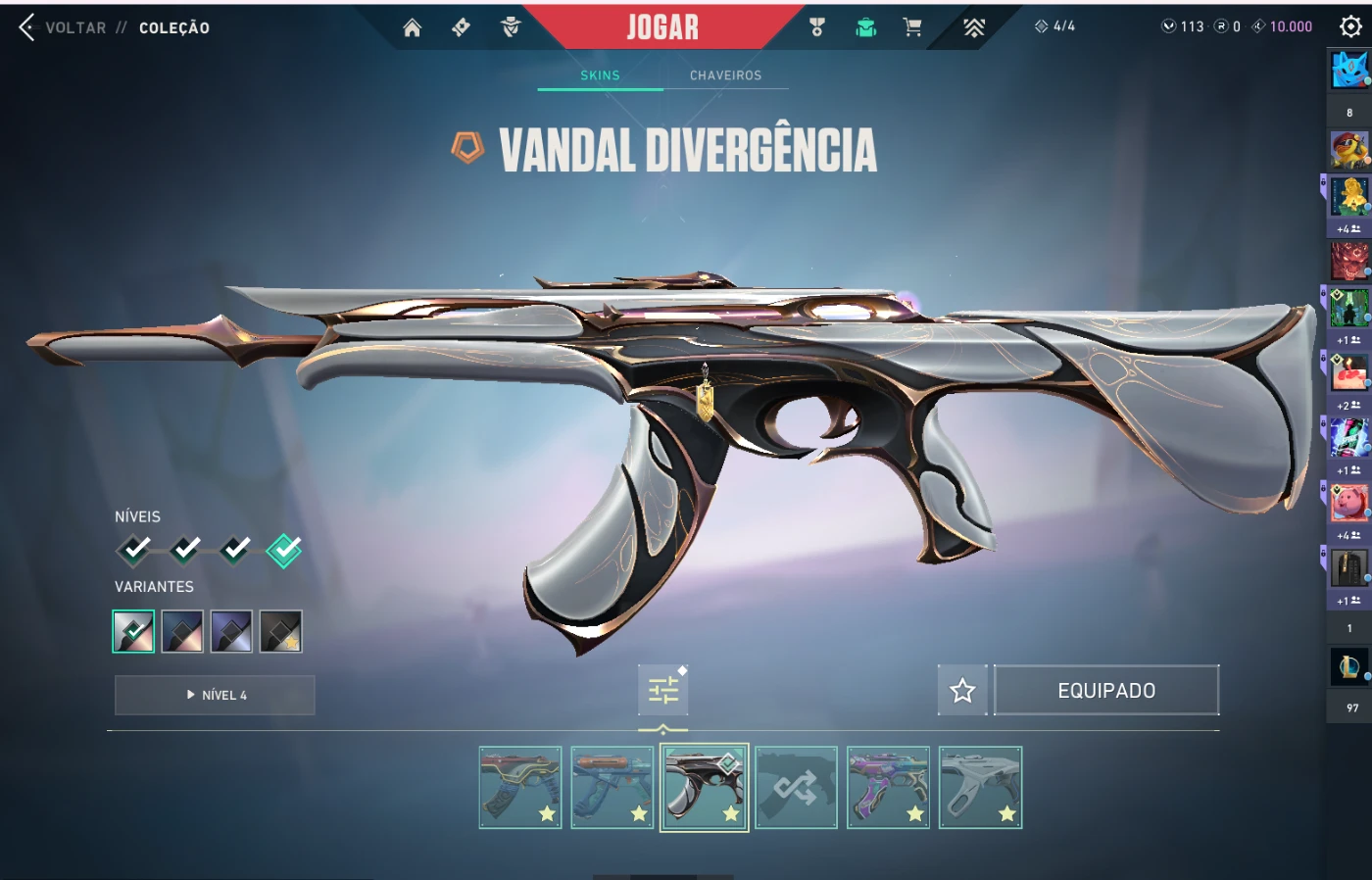1372x880 pixels.
Task: Select the fourth level checkmark under Níveis
Action: point(284,551)
